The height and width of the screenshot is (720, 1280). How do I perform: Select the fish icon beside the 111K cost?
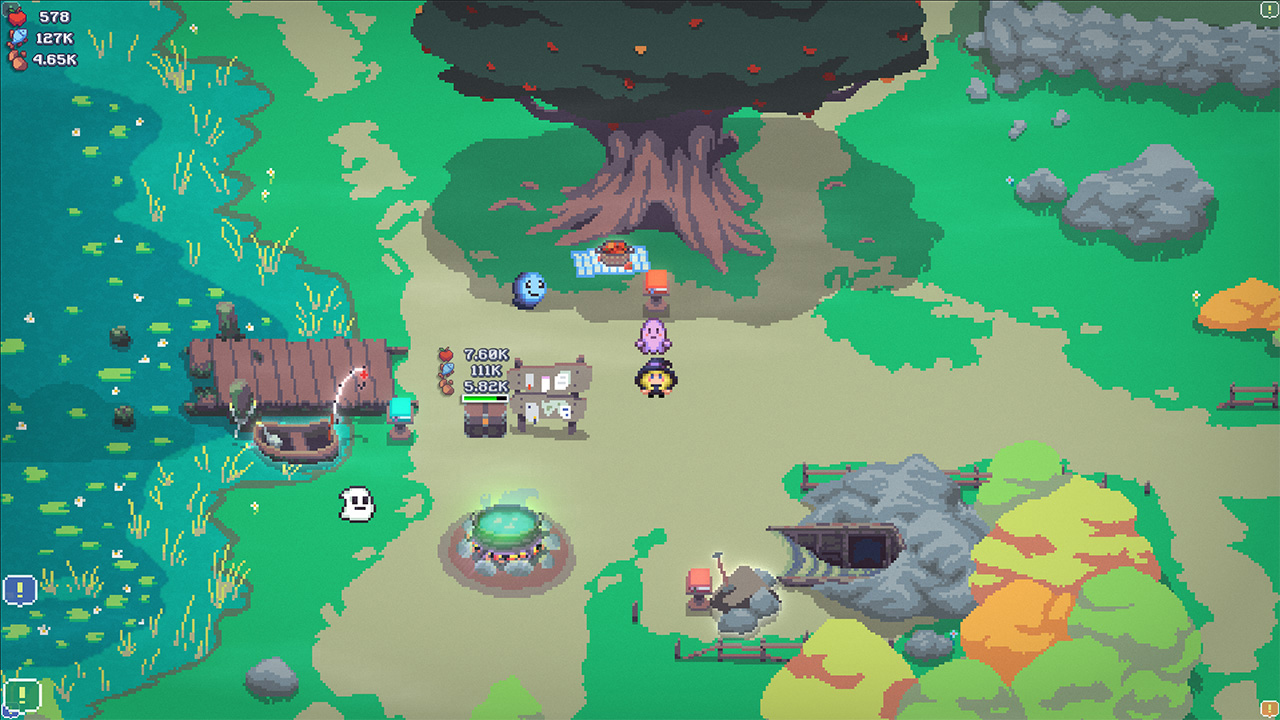click(x=445, y=371)
